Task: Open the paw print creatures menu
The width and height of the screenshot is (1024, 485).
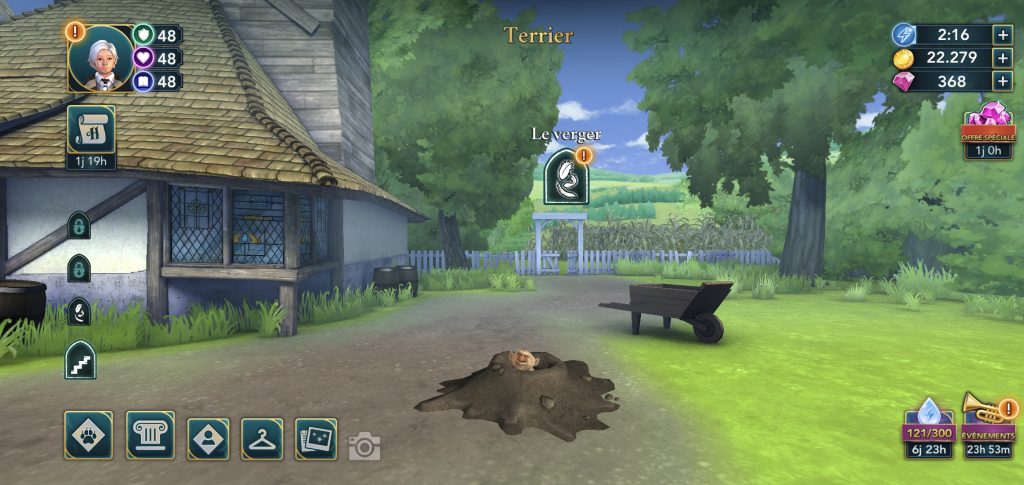Action: (88, 436)
